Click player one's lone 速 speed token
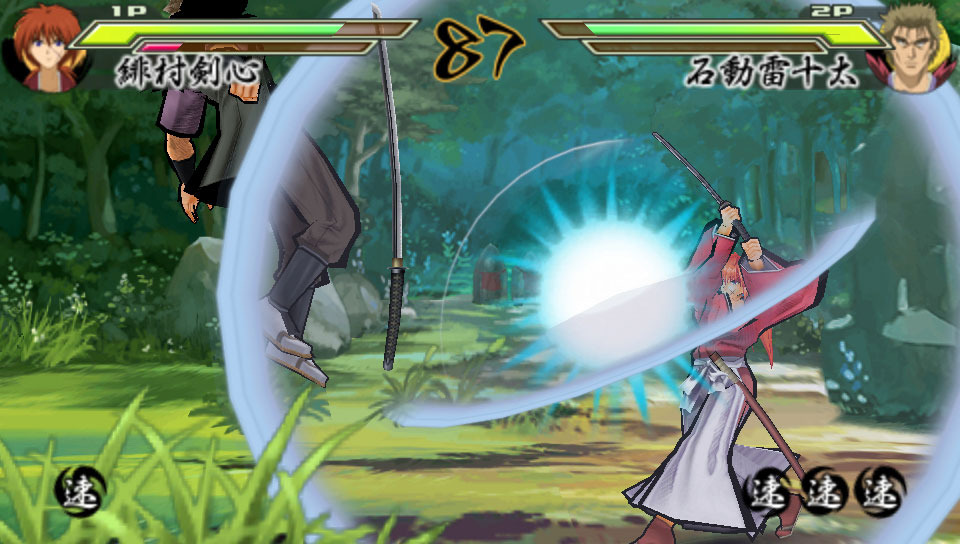 tap(79, 491)
